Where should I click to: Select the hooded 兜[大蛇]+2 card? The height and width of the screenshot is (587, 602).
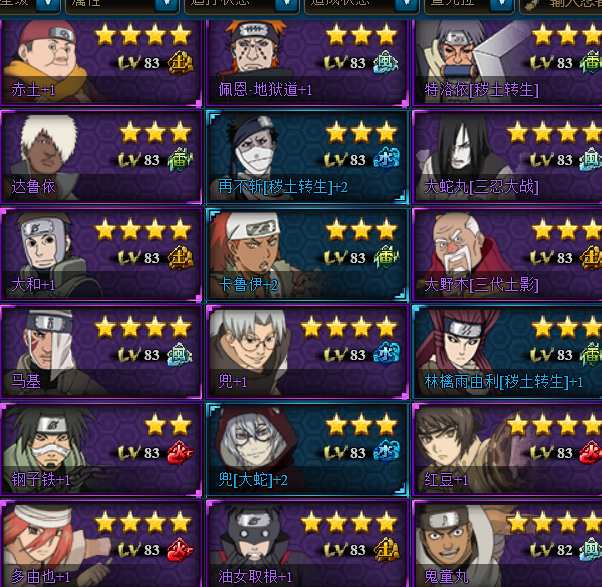306,449
